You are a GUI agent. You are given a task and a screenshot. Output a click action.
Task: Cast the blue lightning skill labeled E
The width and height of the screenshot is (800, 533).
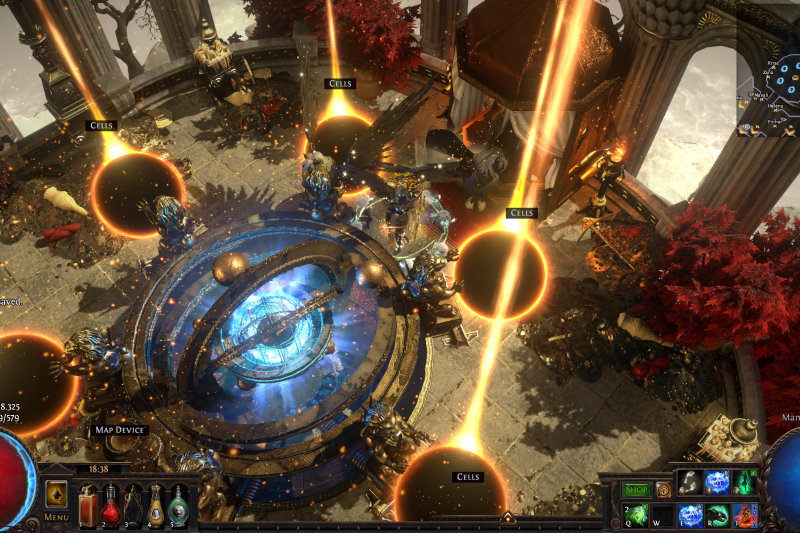point(690,514)
